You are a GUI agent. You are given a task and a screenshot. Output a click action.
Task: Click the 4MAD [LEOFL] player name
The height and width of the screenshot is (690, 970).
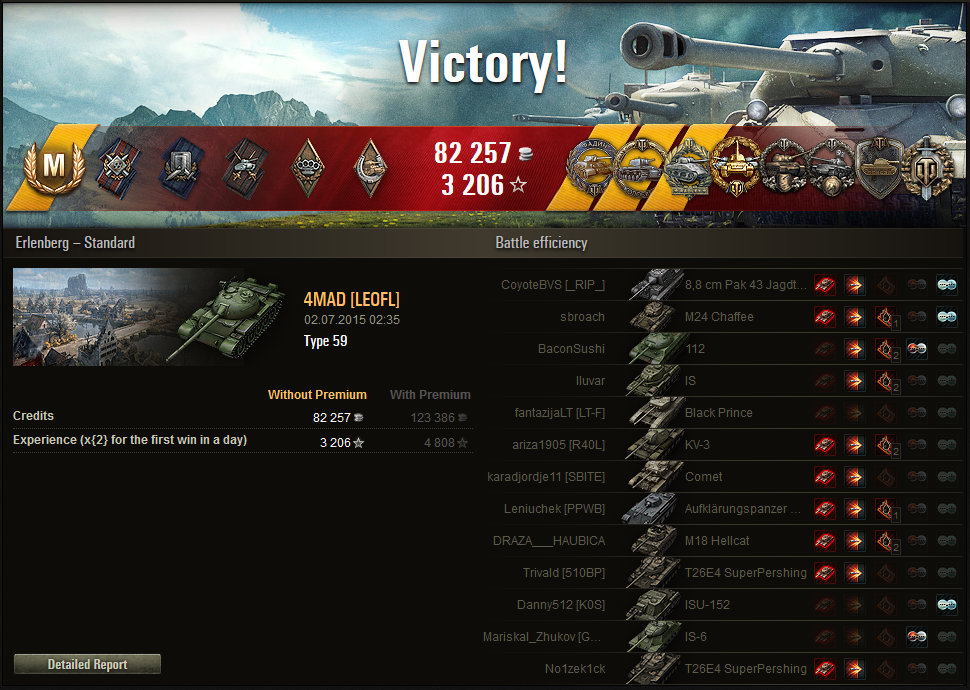pyautogui.click(x=351, y=299)
